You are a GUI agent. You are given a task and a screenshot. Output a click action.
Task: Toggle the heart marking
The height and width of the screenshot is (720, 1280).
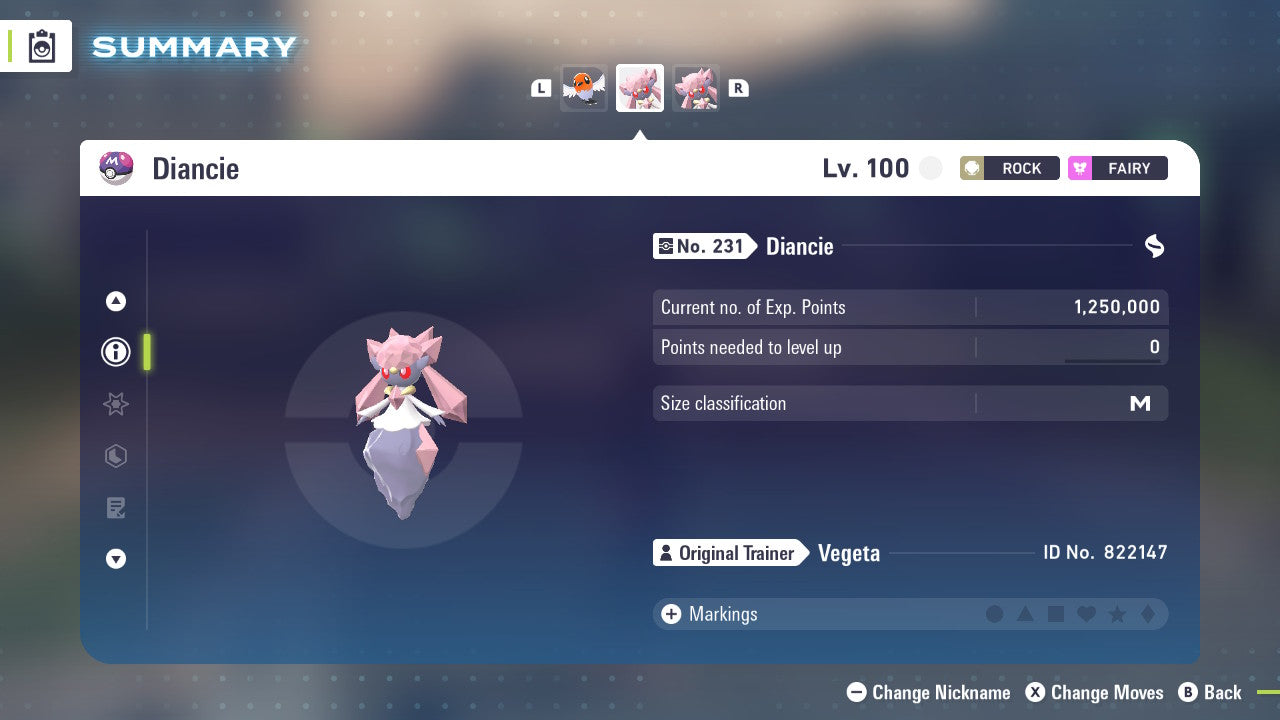(x=1086, y=614)
